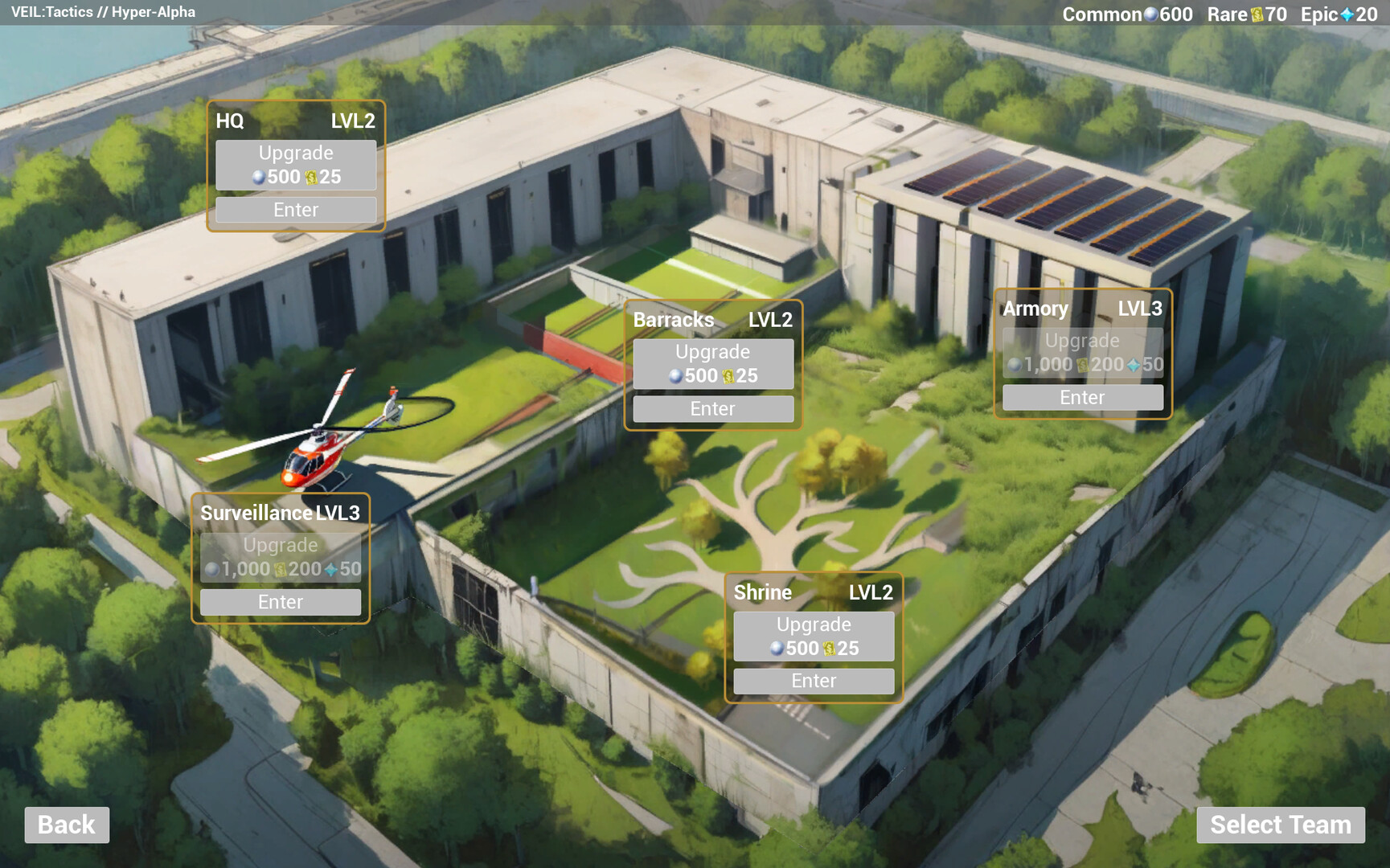Screen dimensions: 1390x868
Task: Upgrade the HQ to next level
Action: click(x=296, y=163)
